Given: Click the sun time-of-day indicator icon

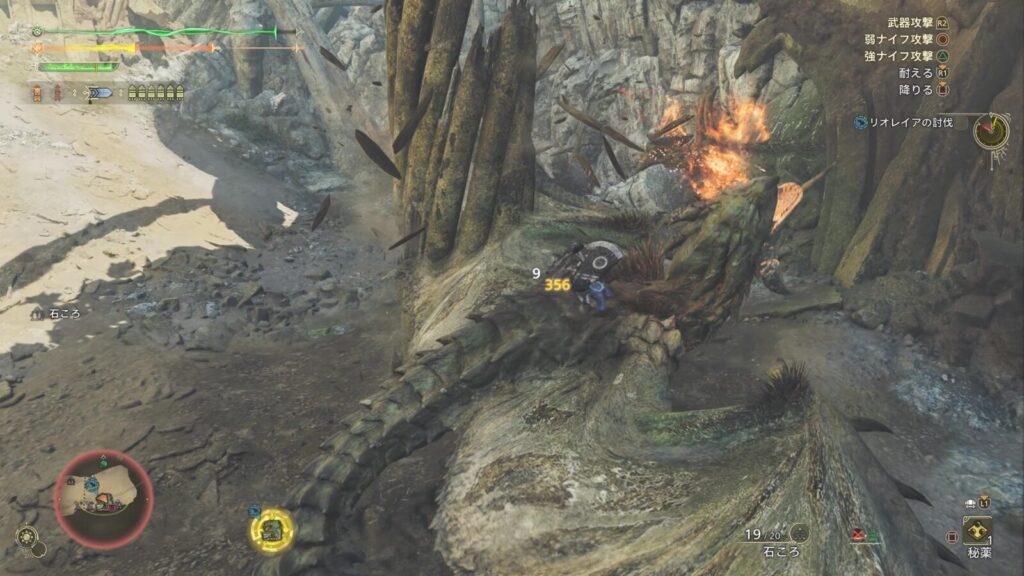Looking at the screenshot, I should tap(28, 541).
